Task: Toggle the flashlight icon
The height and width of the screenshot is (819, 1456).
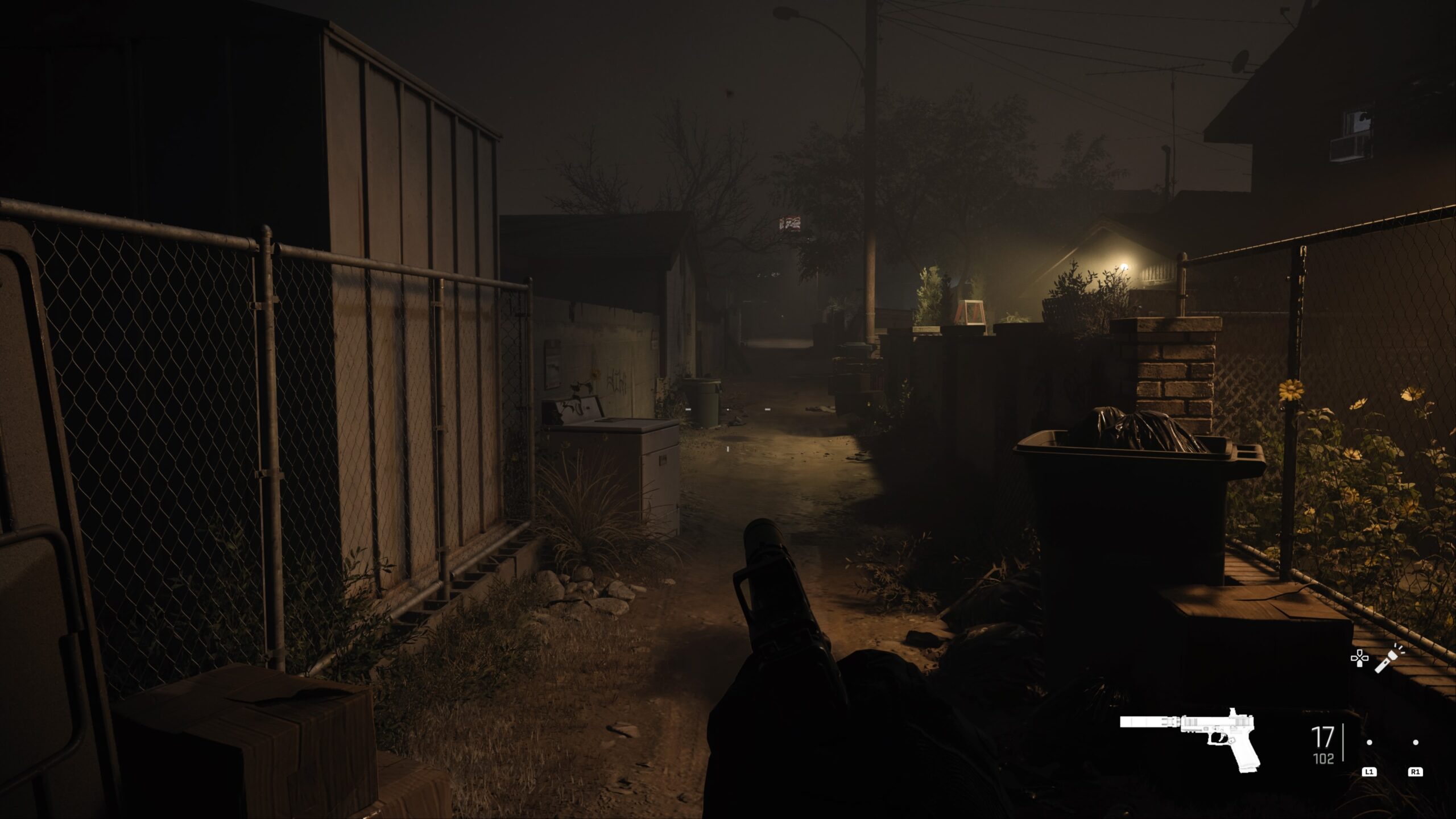Action: (x=1389, y=659)
